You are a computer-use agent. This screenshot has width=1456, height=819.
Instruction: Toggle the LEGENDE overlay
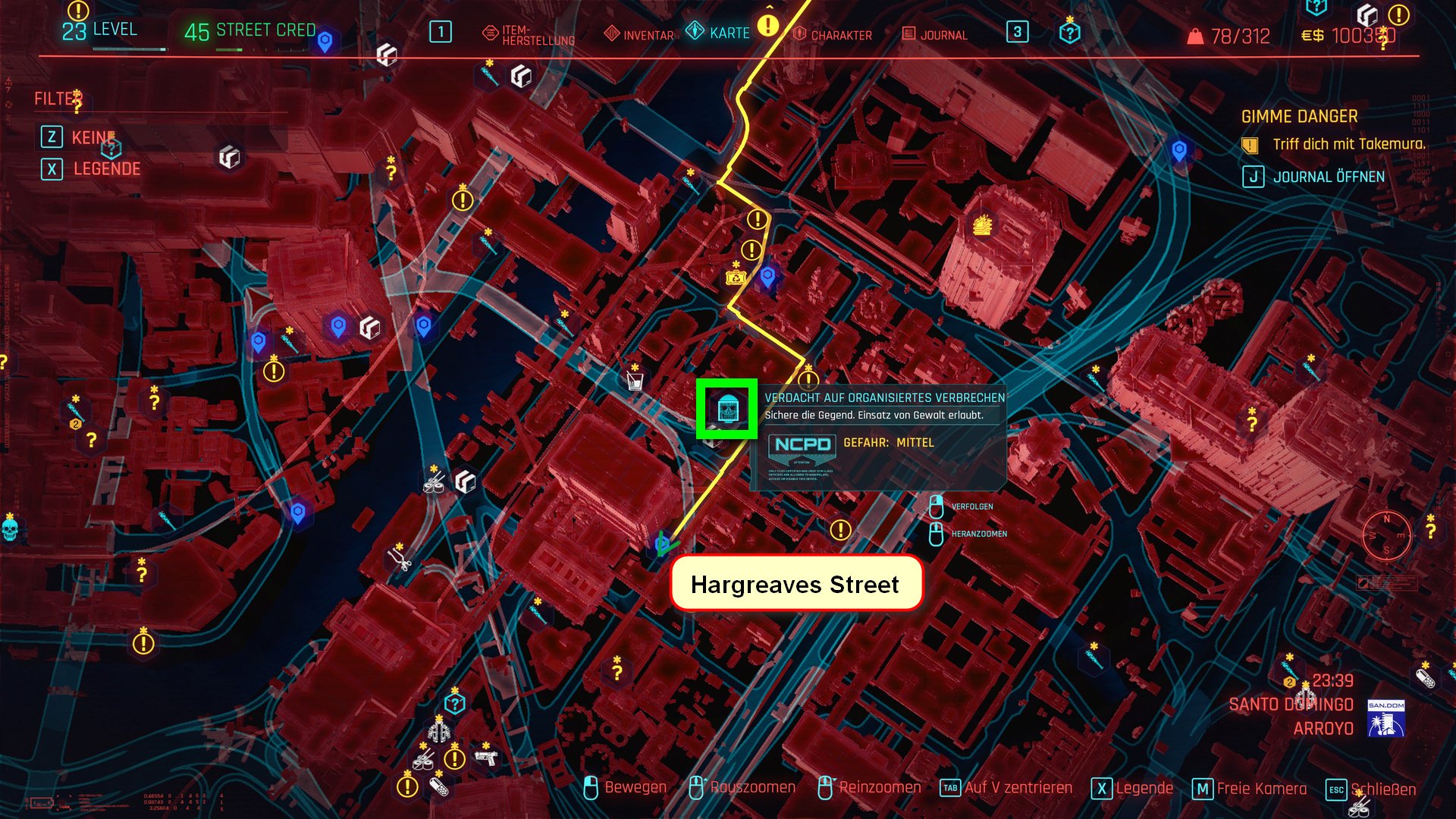pos(106,169)
